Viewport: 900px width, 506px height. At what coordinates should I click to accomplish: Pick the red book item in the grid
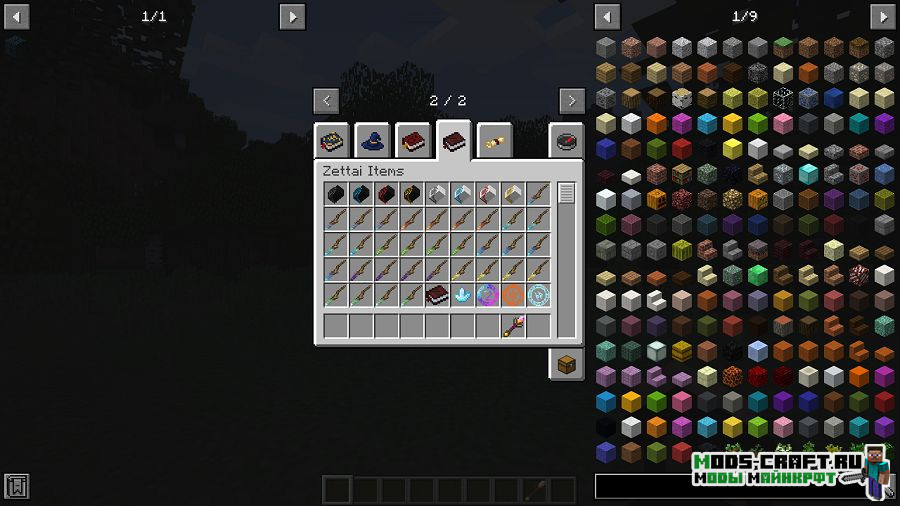pos(437,296)
